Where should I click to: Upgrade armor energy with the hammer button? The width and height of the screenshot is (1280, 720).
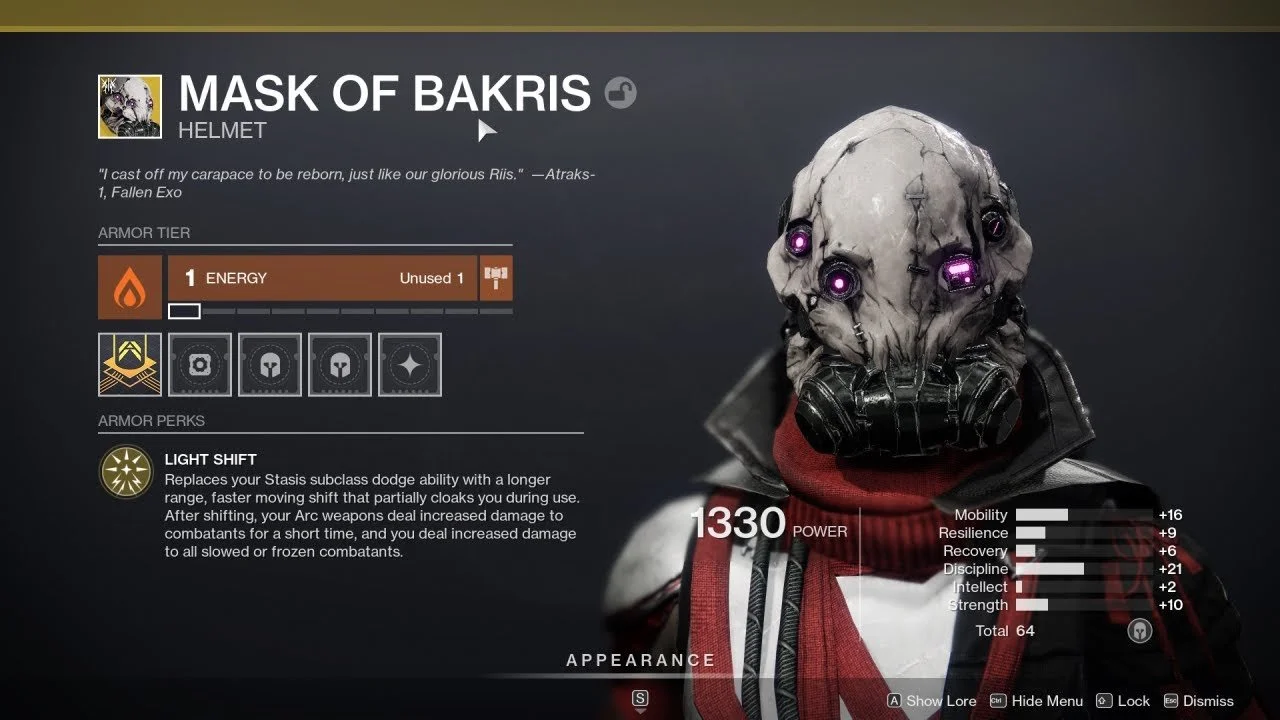pos(496,278)
